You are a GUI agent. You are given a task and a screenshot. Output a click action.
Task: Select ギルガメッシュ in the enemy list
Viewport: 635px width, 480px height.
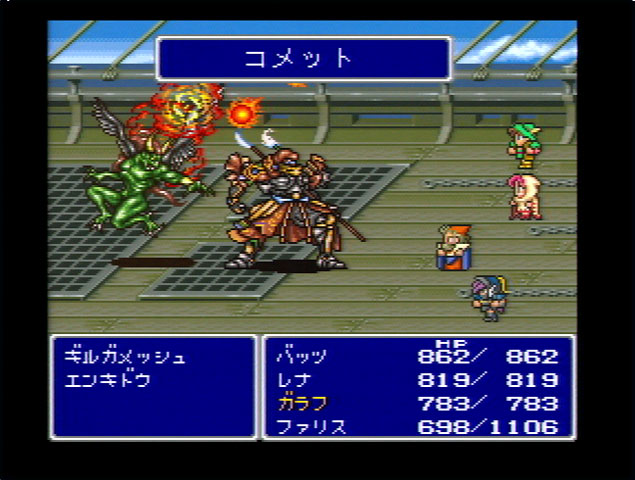pyautogui.click(x=124, y=357)
